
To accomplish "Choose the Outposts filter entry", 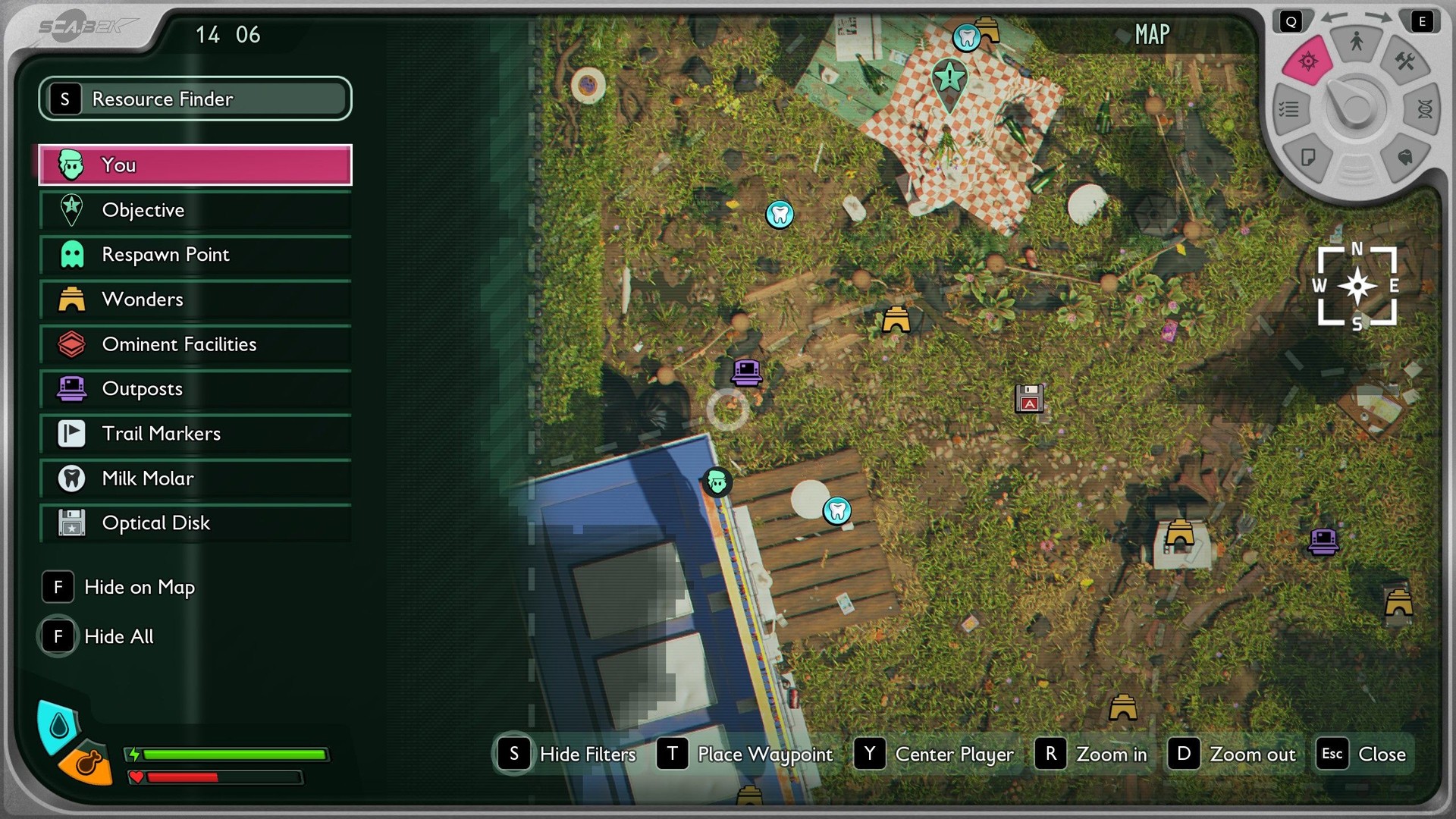I will [x=195, y=389].
